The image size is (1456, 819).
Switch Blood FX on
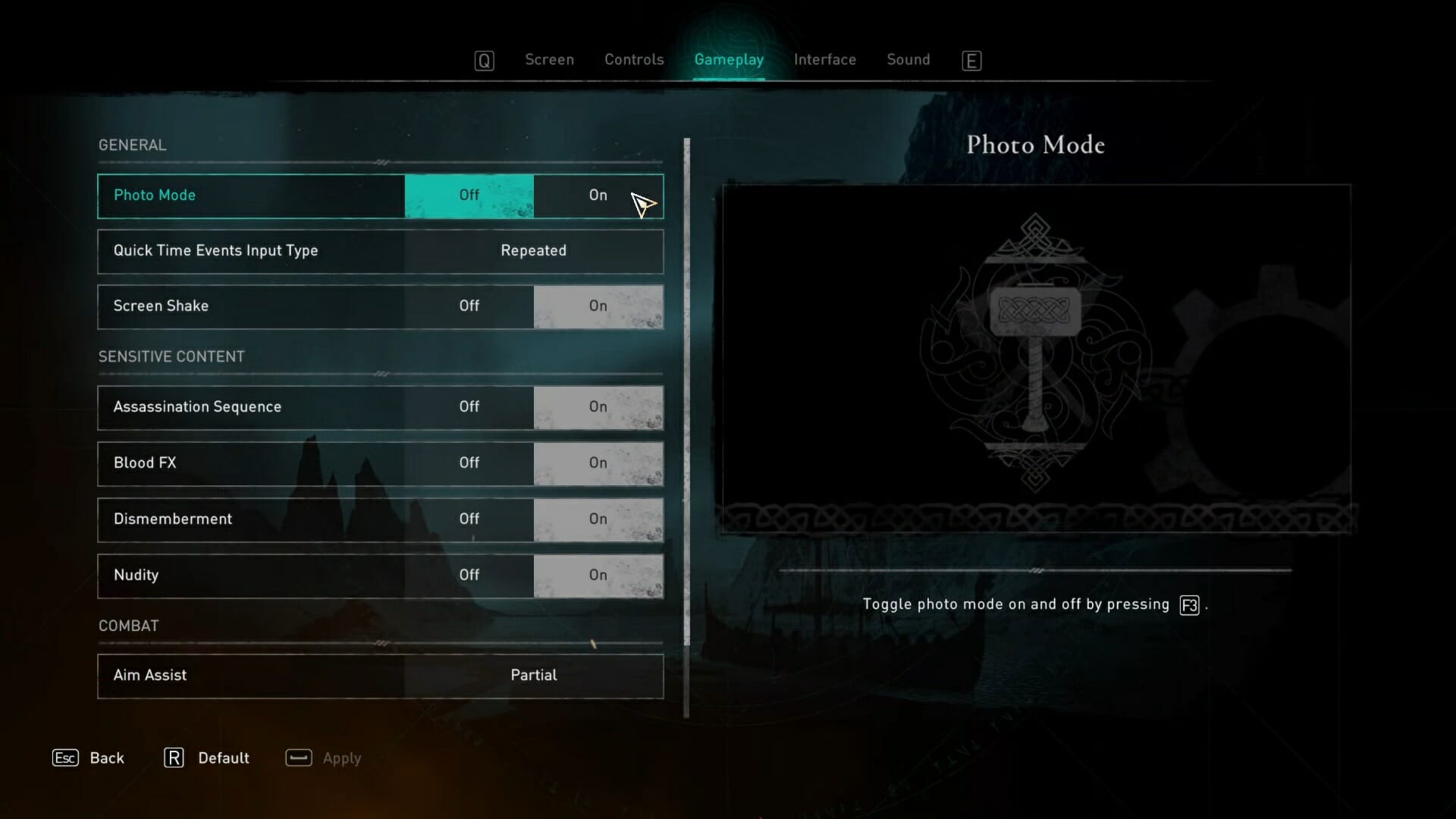pyautogui.click(x=598, y=463)
